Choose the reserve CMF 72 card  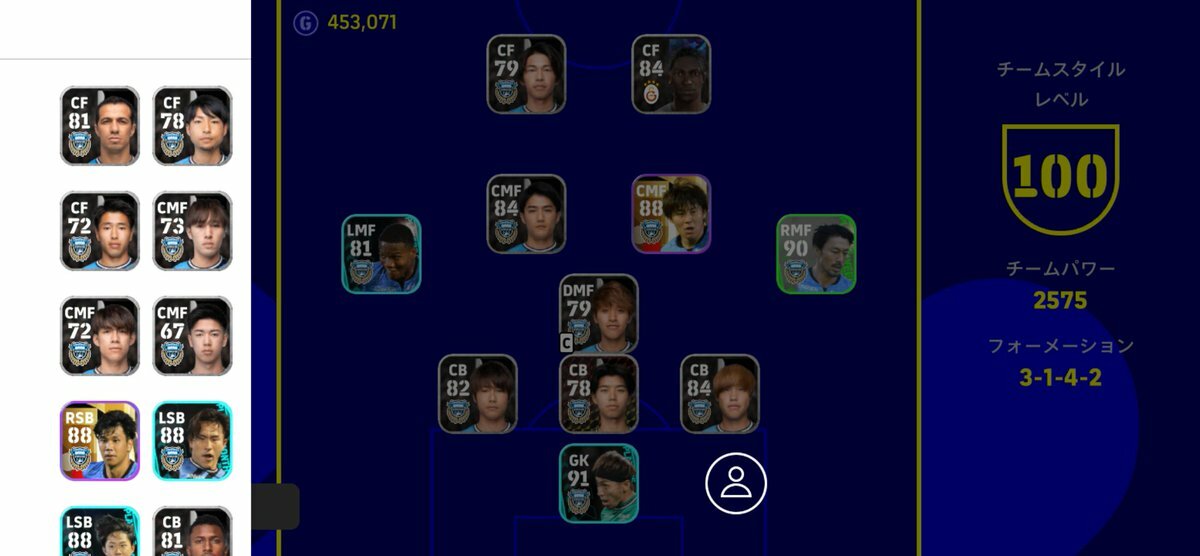[x=99, y=336]
